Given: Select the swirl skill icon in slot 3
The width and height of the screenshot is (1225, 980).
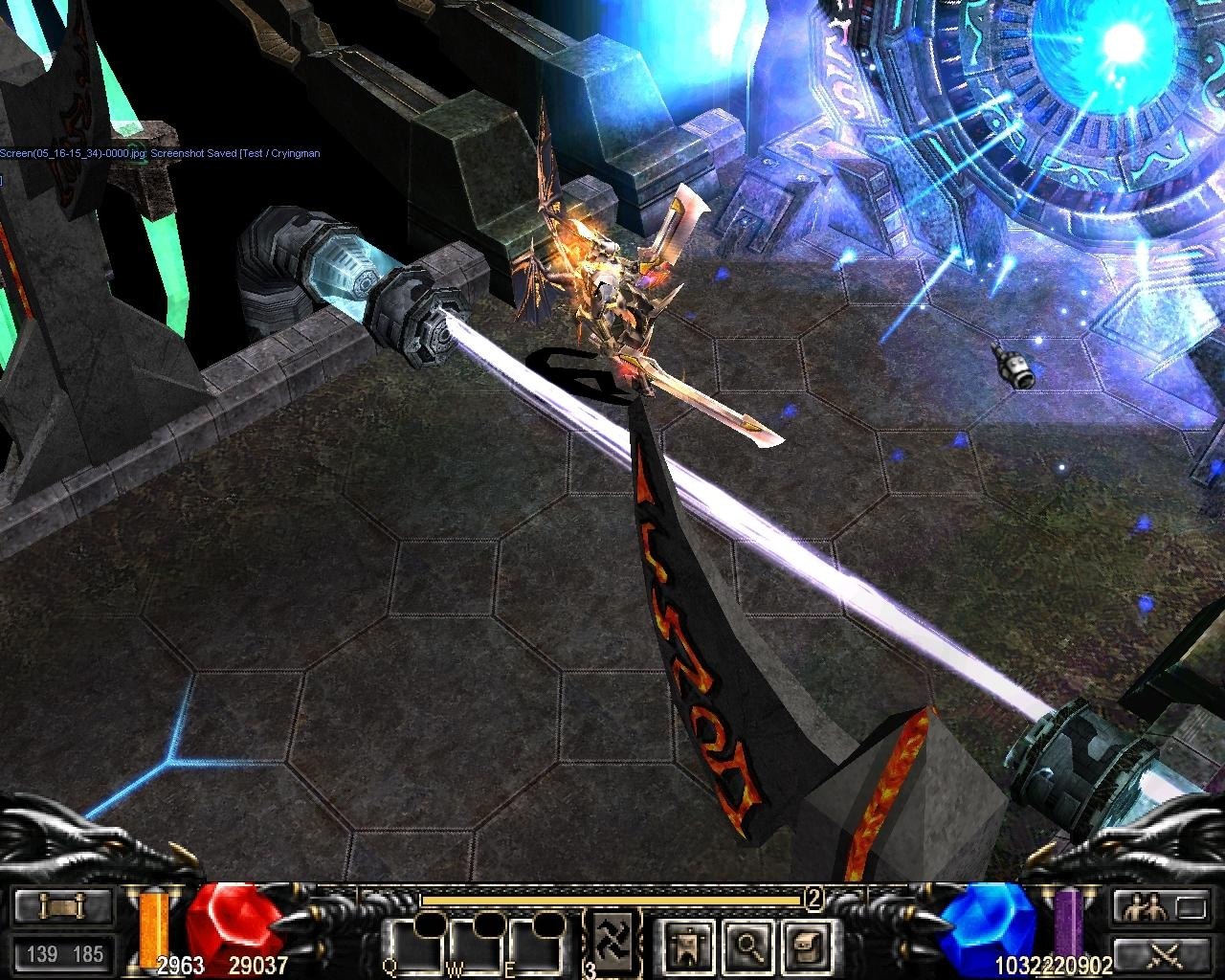Looking at the screenshot, I should tap(612, 941).
